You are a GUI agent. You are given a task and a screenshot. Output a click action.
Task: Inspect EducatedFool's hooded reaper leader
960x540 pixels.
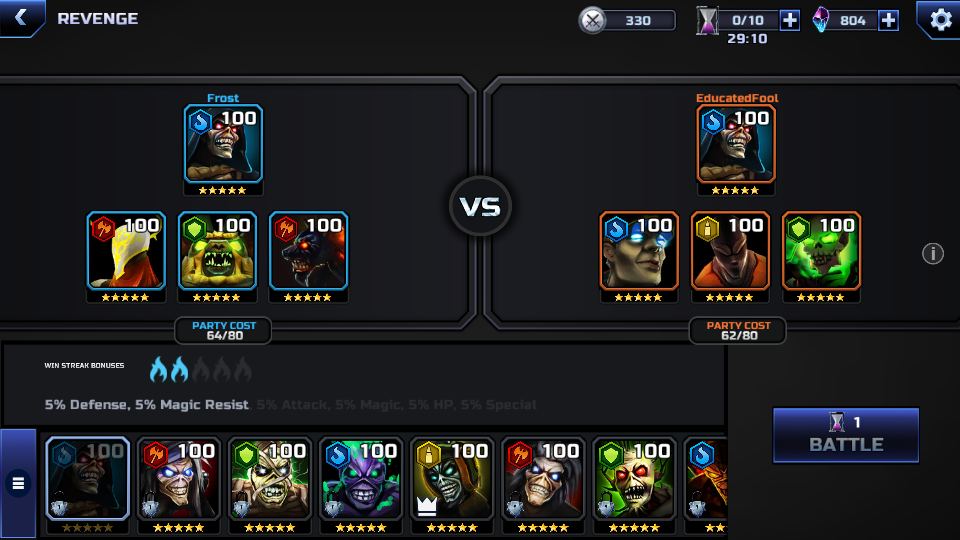point(737,144)
